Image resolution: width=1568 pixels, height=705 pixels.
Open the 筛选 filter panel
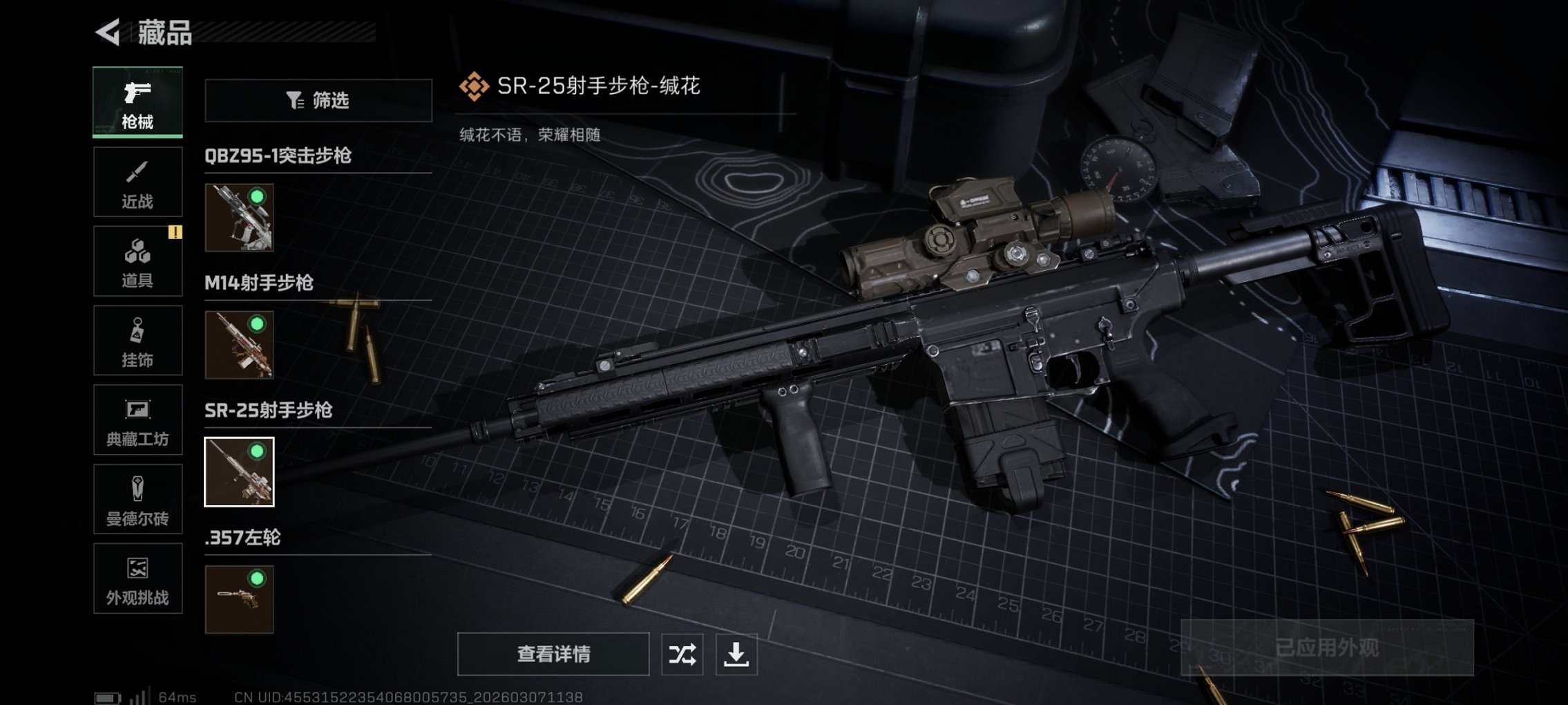click(317, 101)
